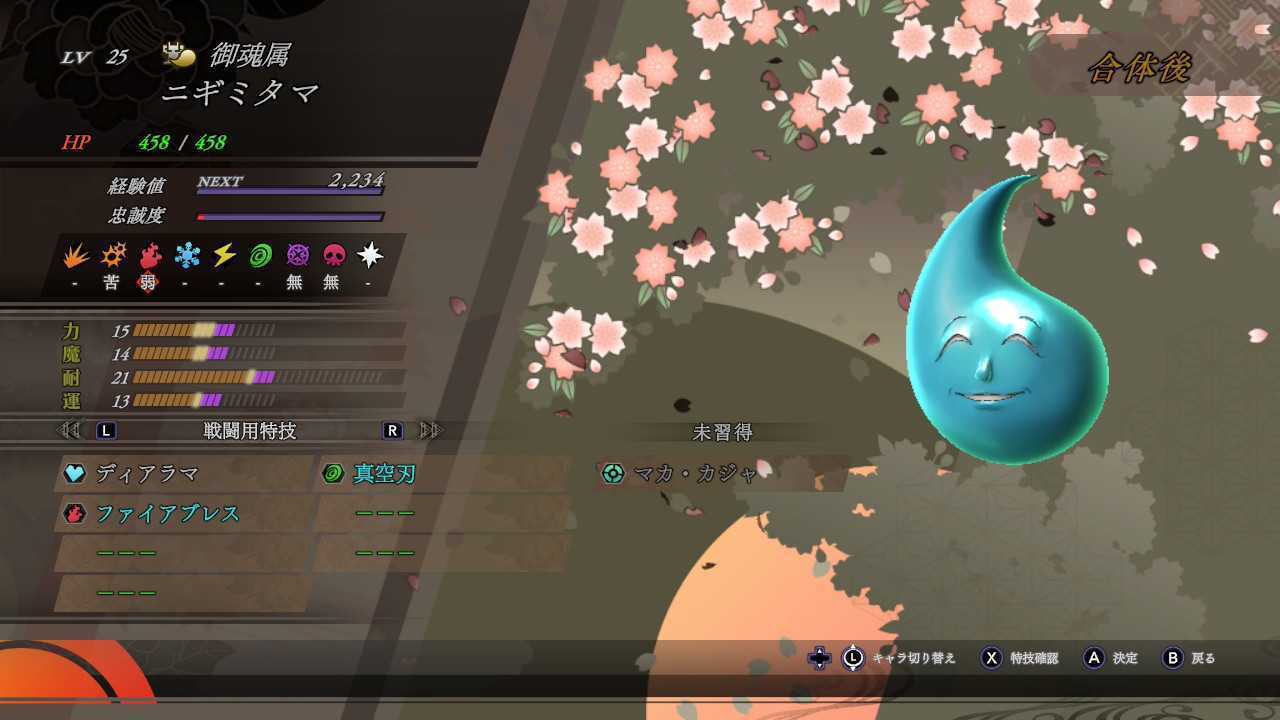Select the ice resistance snowflake icon

pos(186,255)
